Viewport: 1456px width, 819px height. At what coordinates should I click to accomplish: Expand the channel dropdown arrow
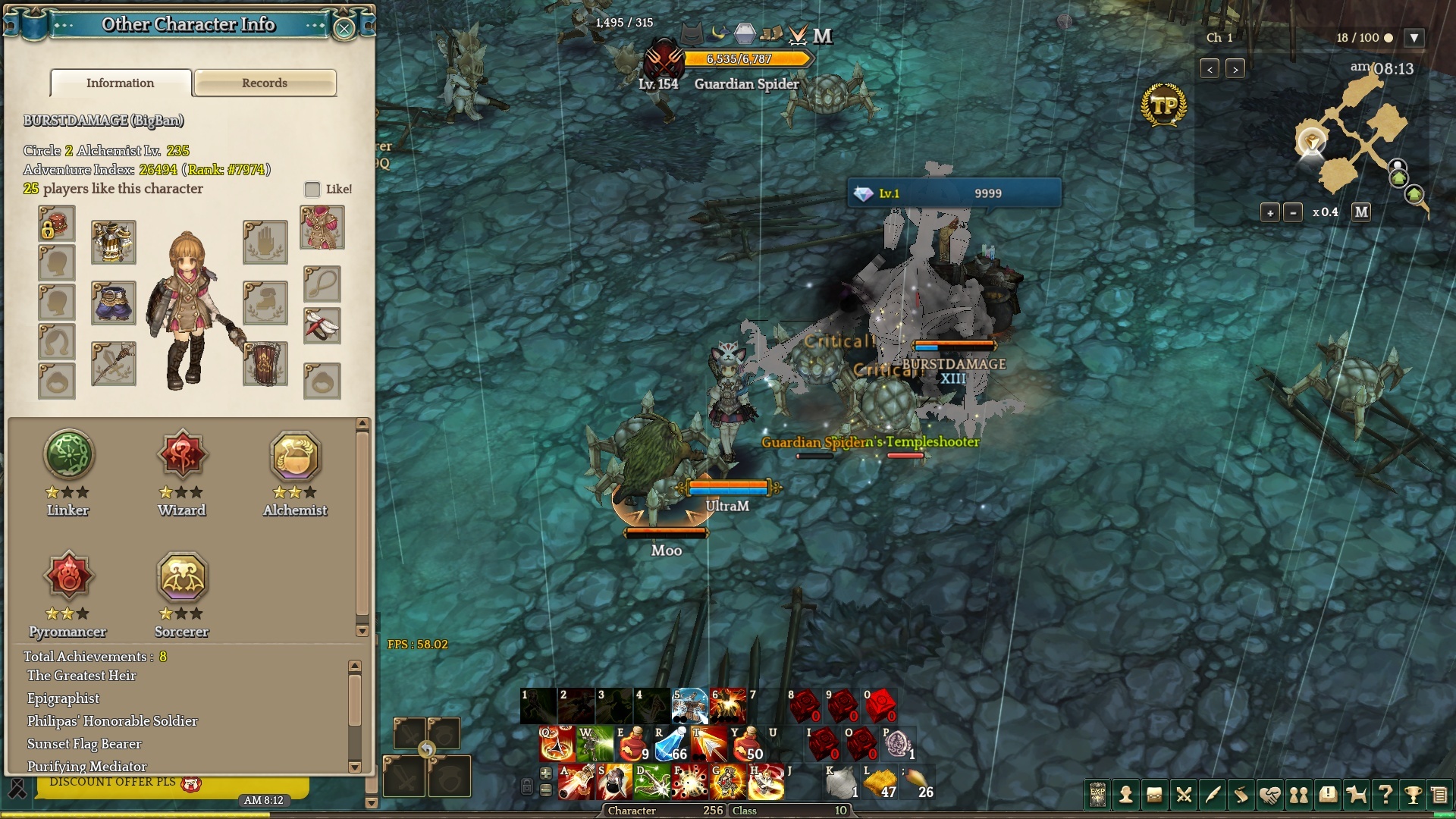tap(1414, 38)
